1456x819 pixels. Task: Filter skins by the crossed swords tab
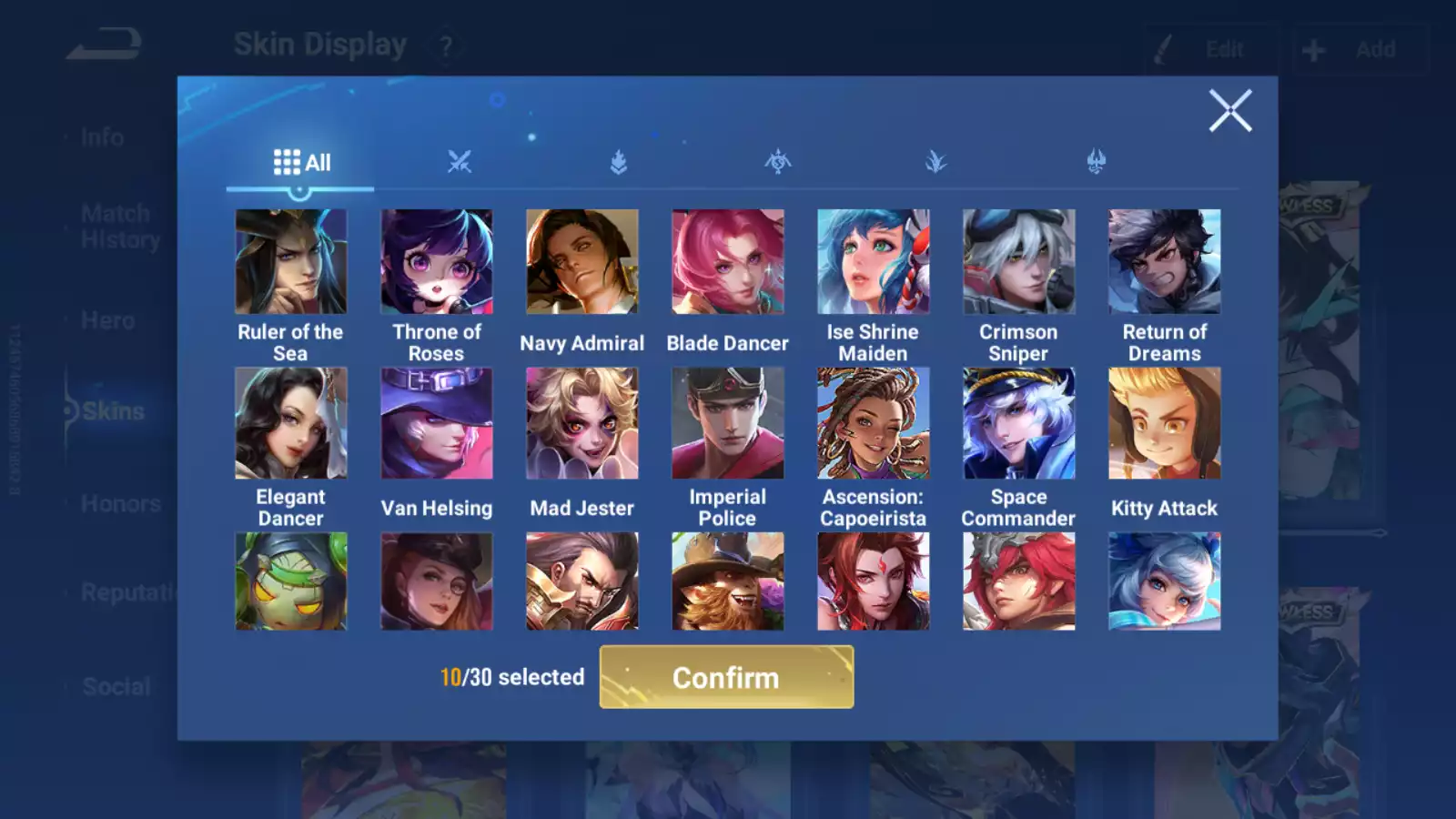tap(460, 163)
